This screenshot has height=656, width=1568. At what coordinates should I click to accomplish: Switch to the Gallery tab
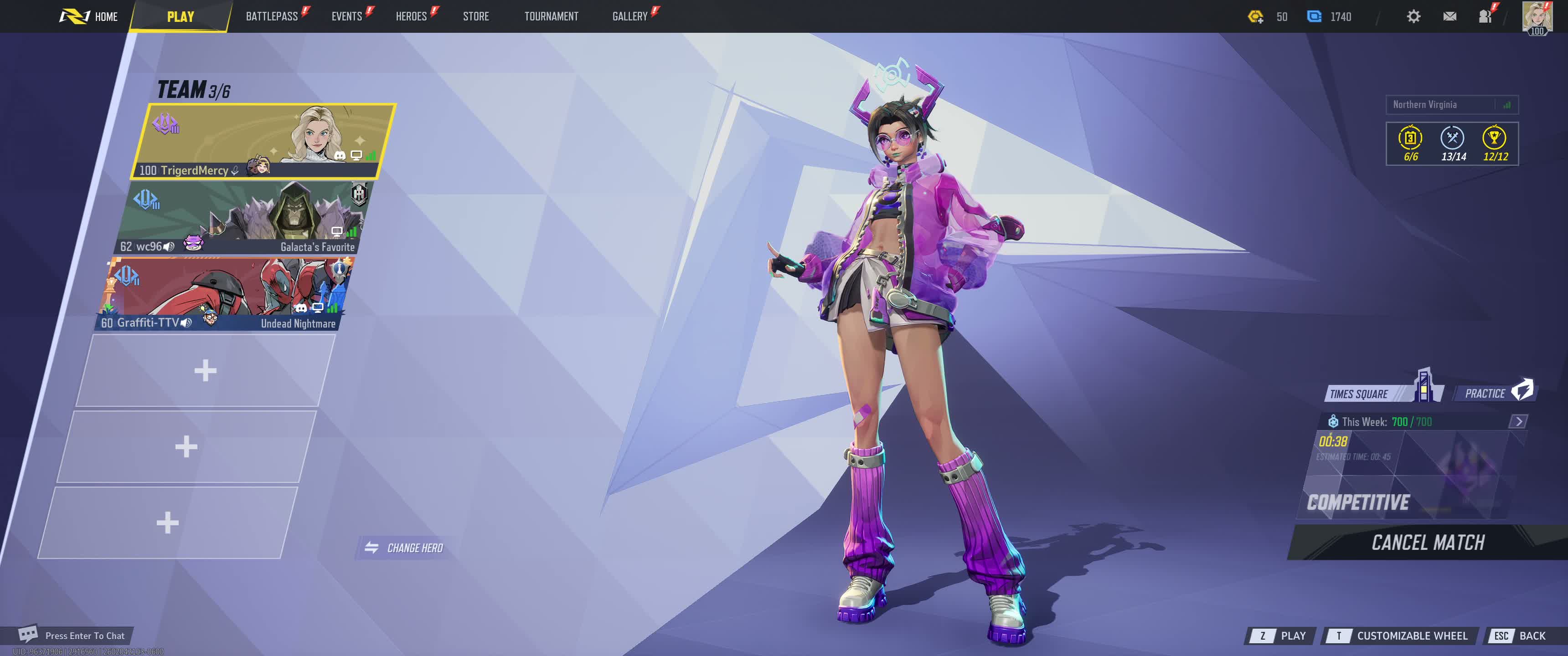(x=629, y=16)
